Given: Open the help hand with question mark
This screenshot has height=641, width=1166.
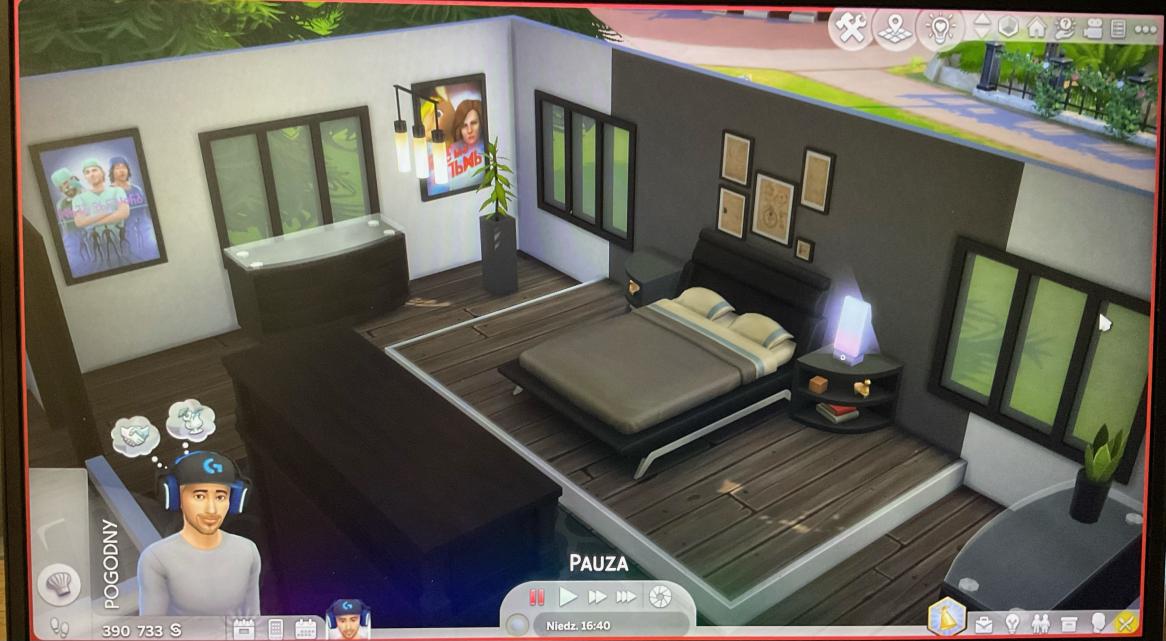Looking at the screenshot, I should (1065, 28).
